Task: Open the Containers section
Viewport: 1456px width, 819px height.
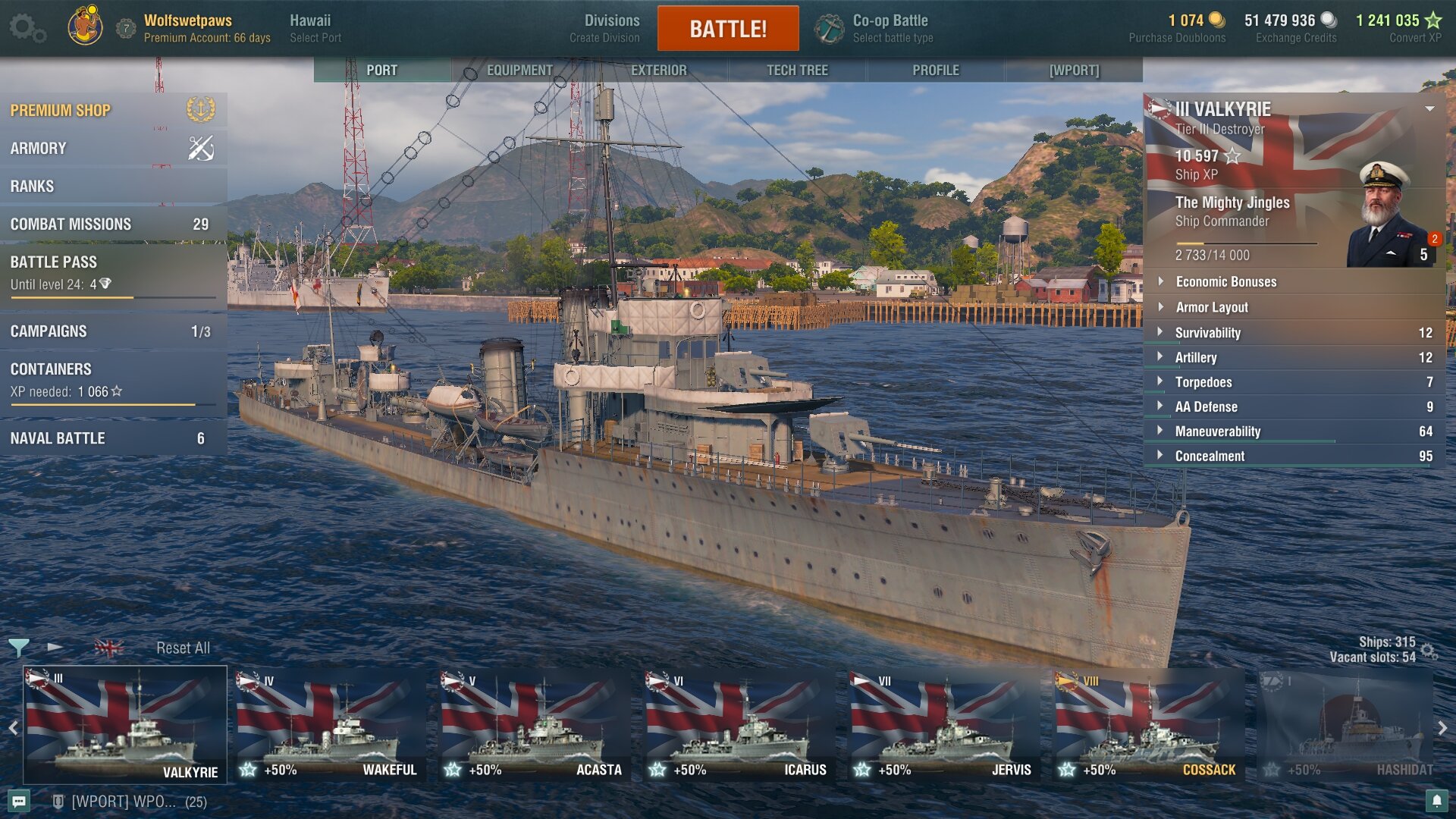Action: click(x=112, y=379)
